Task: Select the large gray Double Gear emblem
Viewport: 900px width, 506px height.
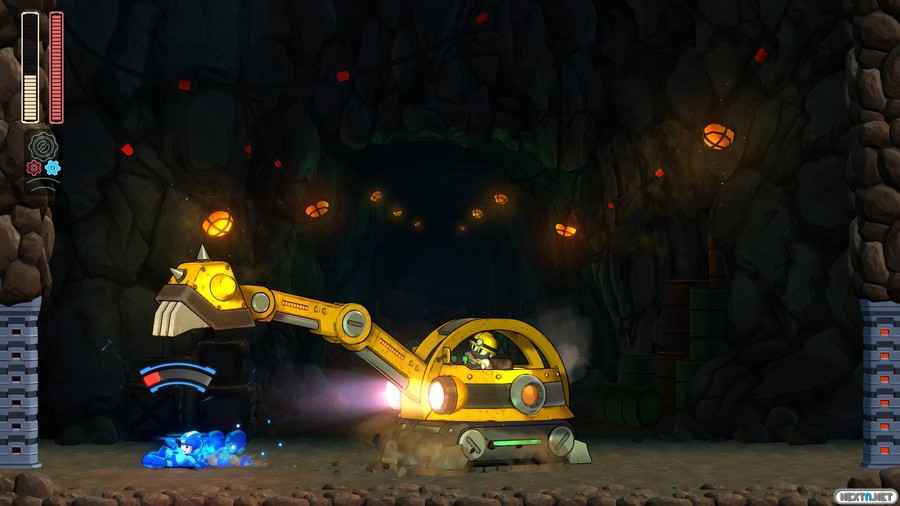Action: coord(43,146)
